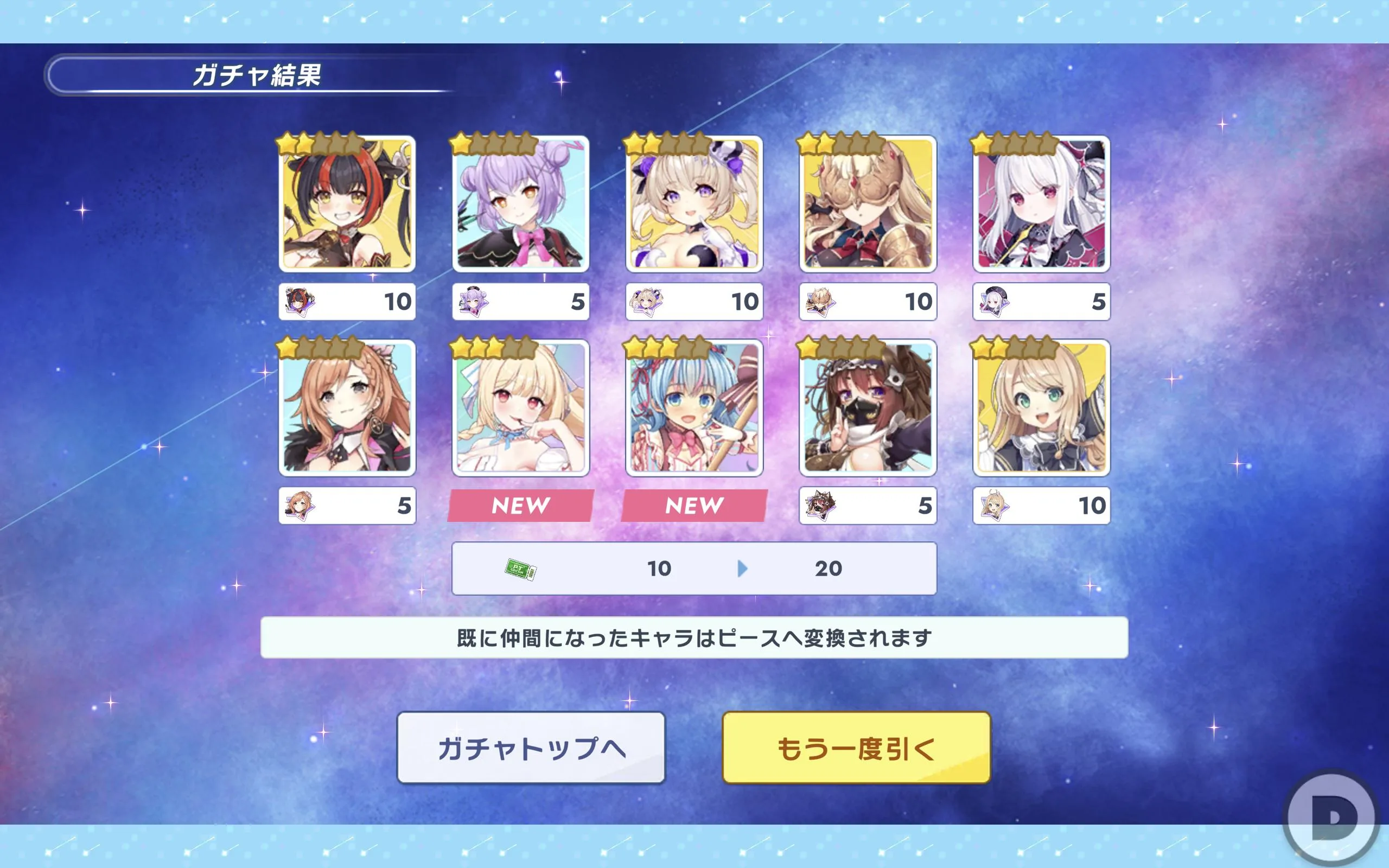1389x868 pixels.
Task: Pull again with the yellow もう一度引く button
Action: (856, 748)
